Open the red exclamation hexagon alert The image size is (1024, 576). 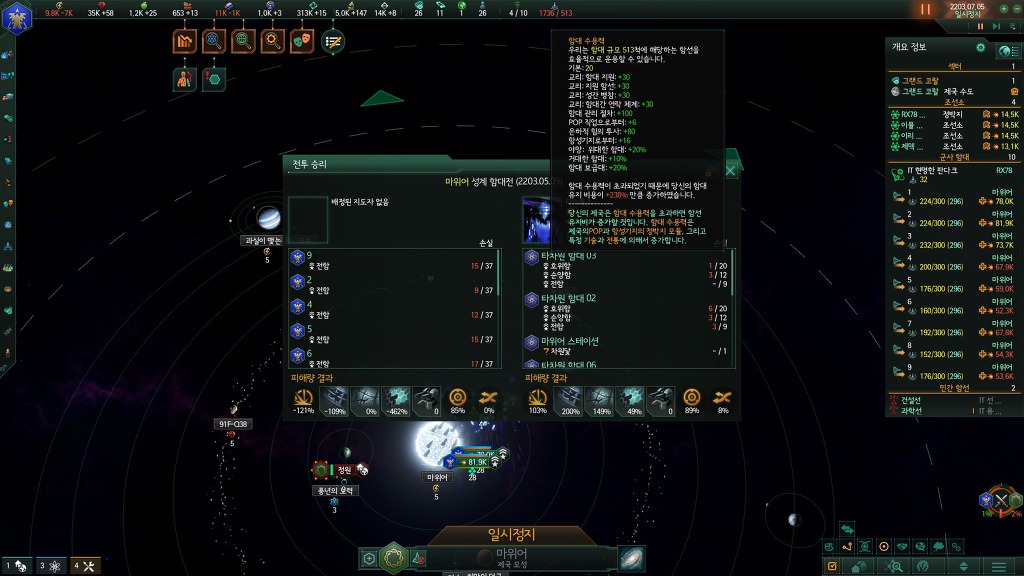213,79
